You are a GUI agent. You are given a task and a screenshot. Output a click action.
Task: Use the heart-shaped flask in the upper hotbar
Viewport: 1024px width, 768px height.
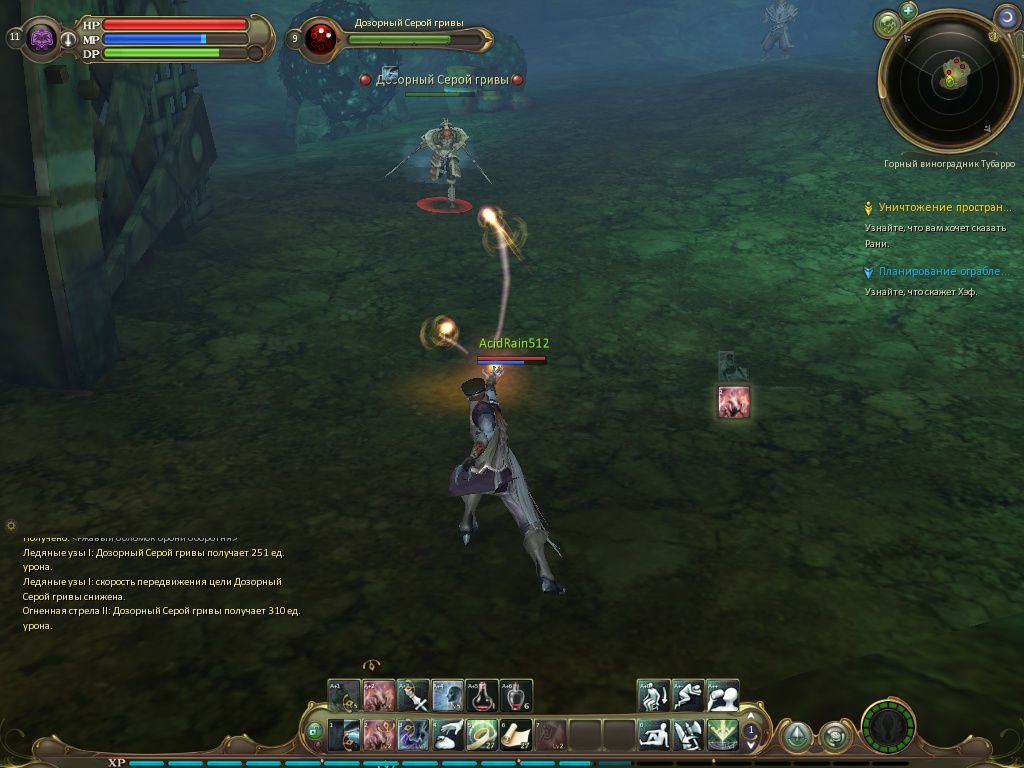516,696
